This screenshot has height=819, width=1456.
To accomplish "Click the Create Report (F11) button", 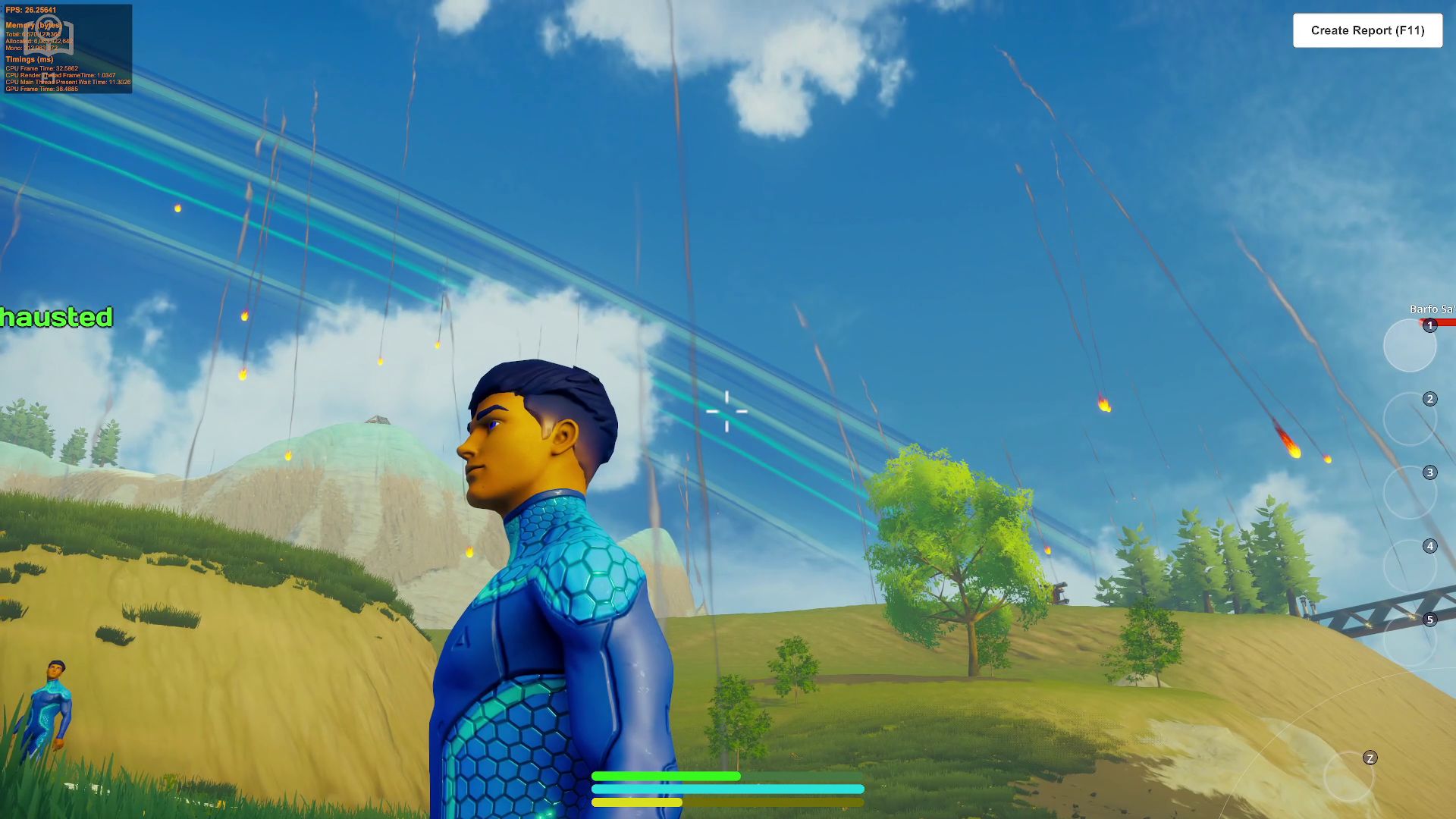I will pyautogui.click(x=1367, y=30).
